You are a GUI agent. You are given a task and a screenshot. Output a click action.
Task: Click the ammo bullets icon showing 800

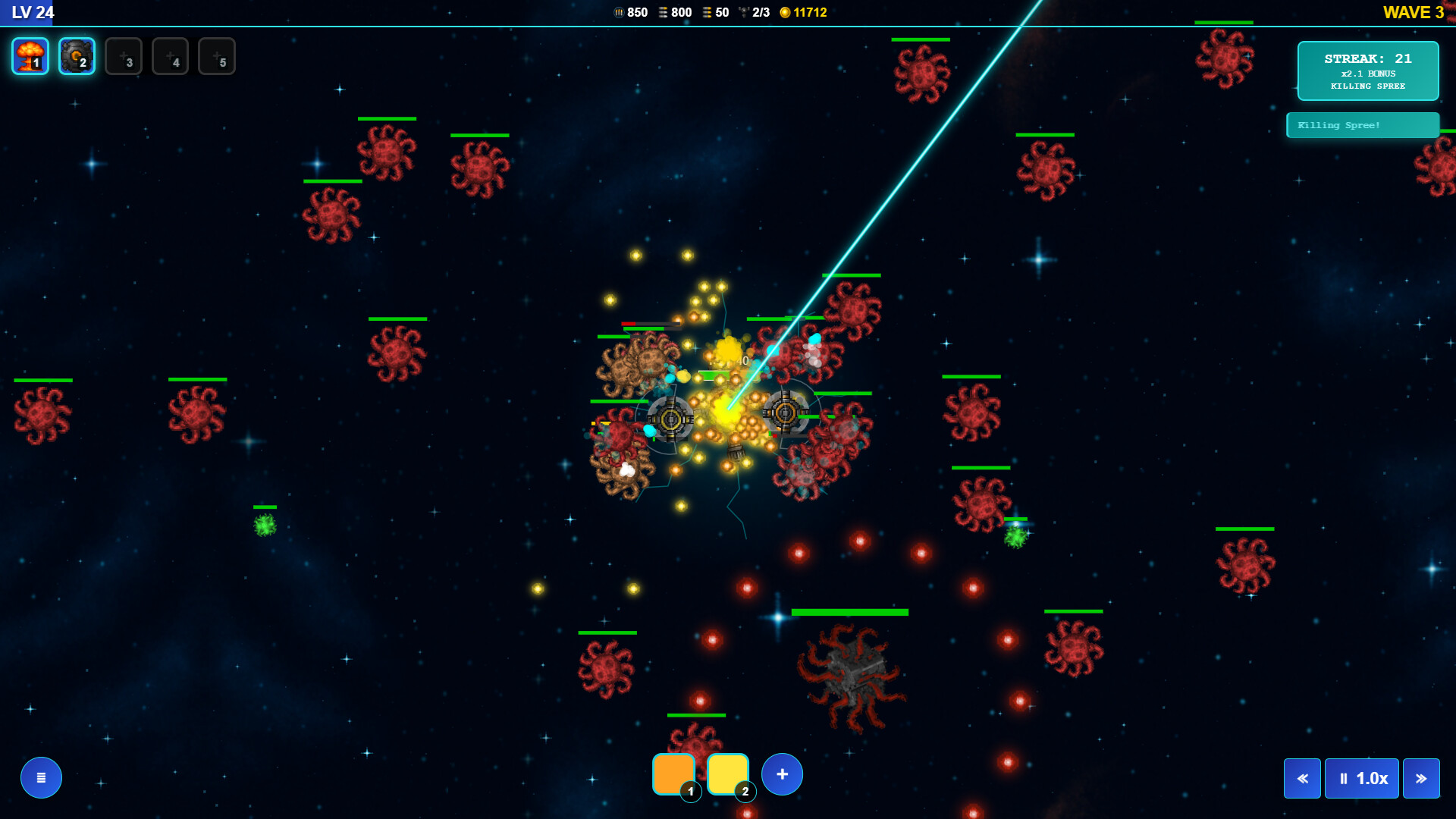point(663,12)
